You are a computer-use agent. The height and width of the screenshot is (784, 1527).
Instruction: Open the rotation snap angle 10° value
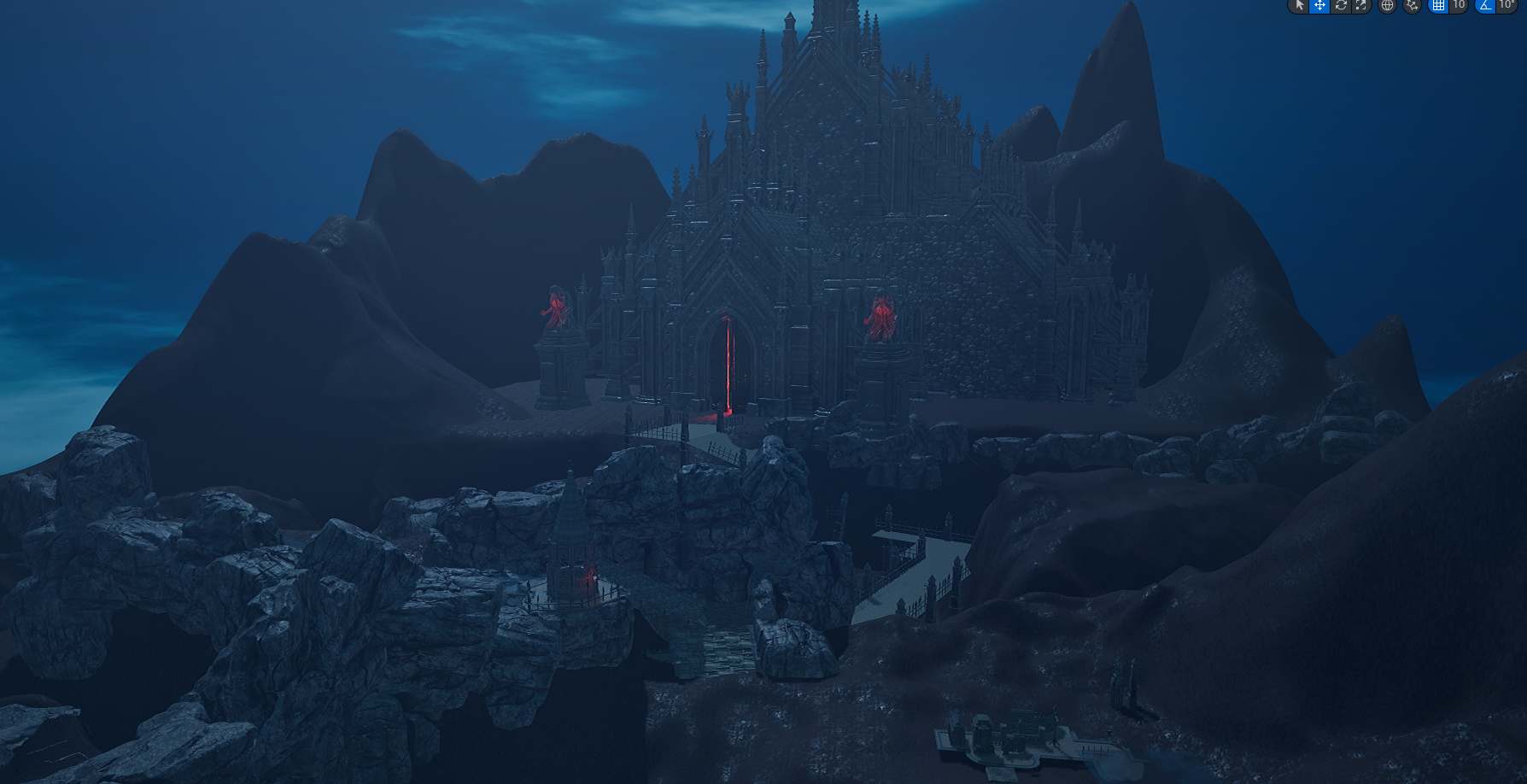point(1507,5)
